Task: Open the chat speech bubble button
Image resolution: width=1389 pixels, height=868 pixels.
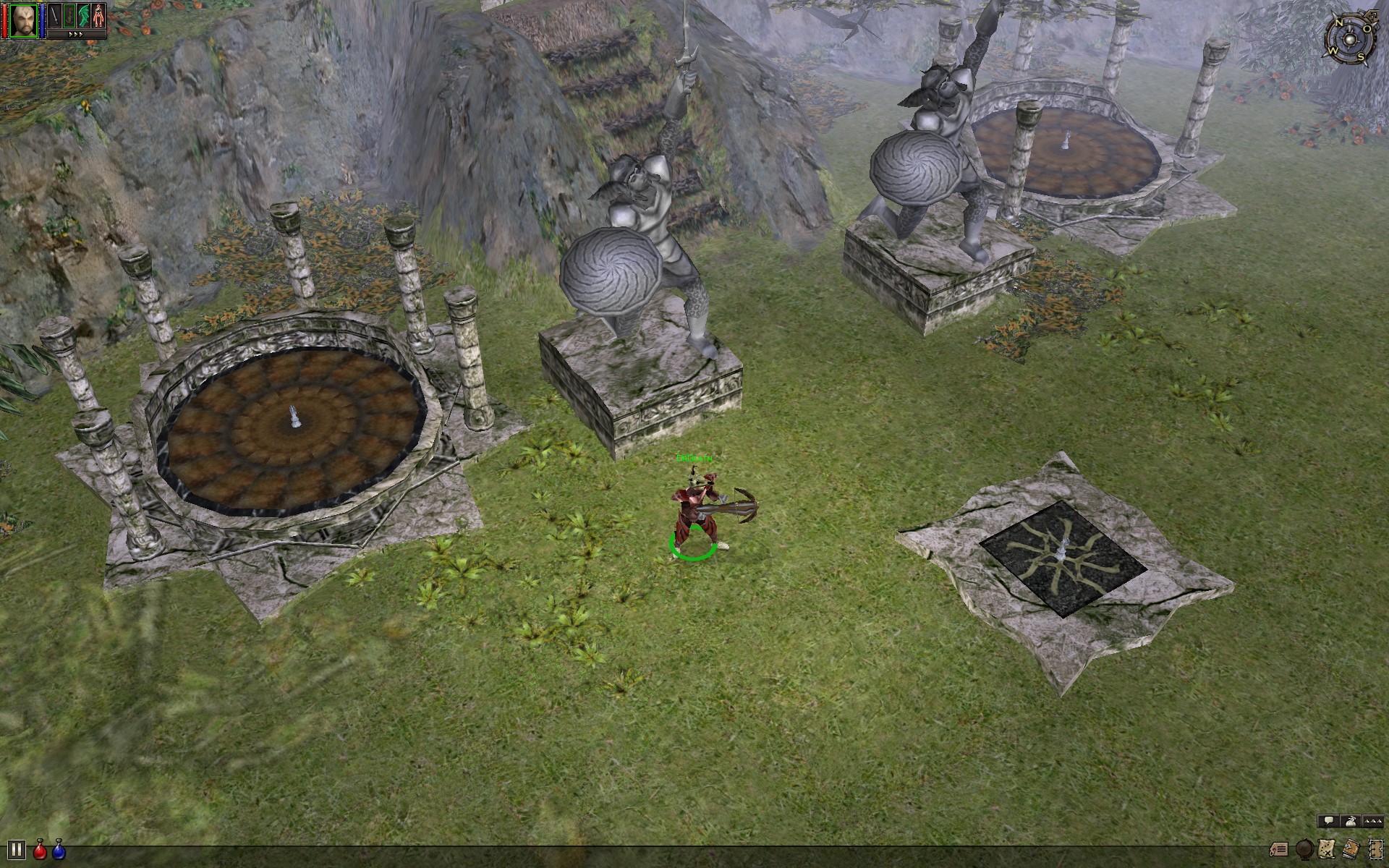Action: coord(1328,821)
